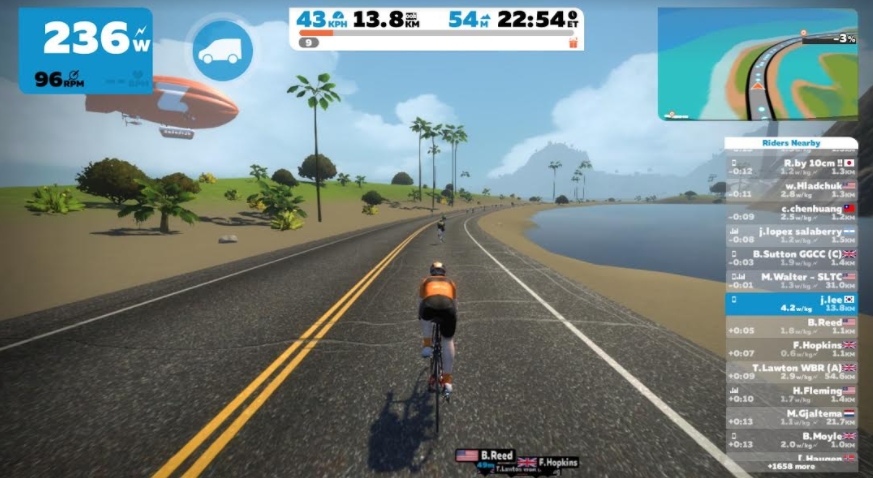
Task: Pick B.Sutton GGCC (C) in riders list
Action: [791, 258]
